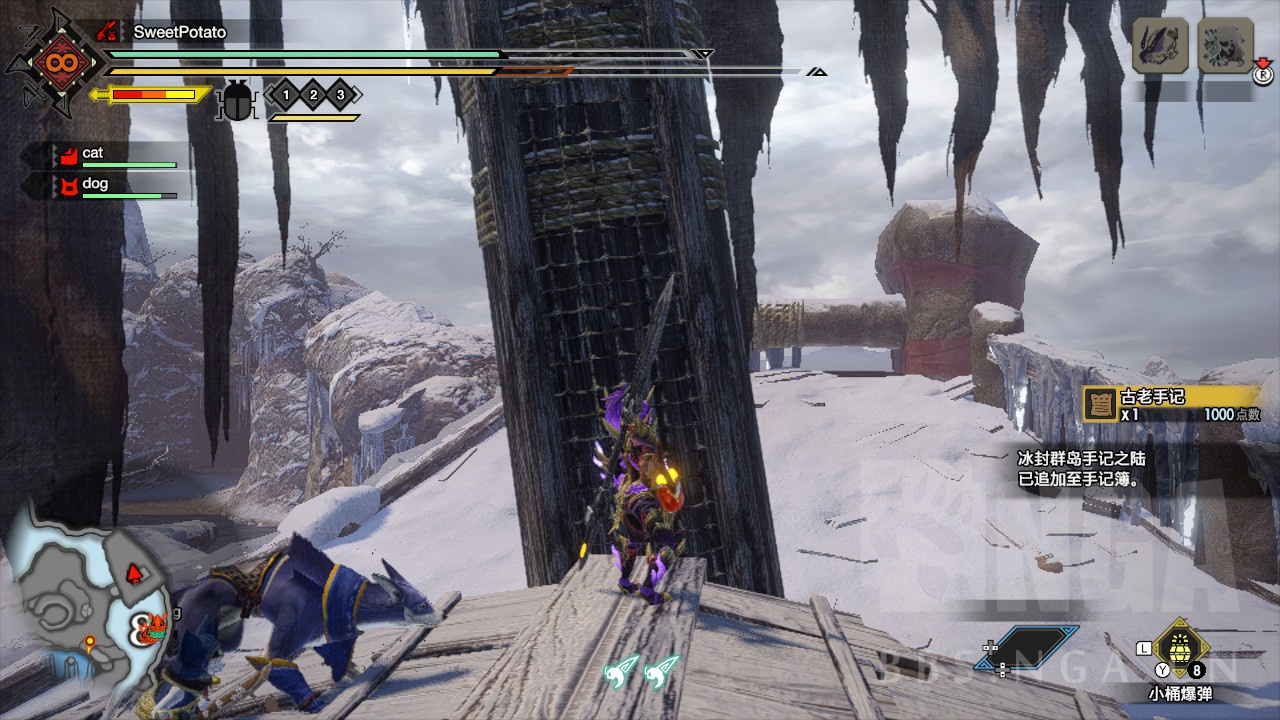Open the Old Notes item notification
Screen dimensions: 1280x720
tap(1172, 405)
